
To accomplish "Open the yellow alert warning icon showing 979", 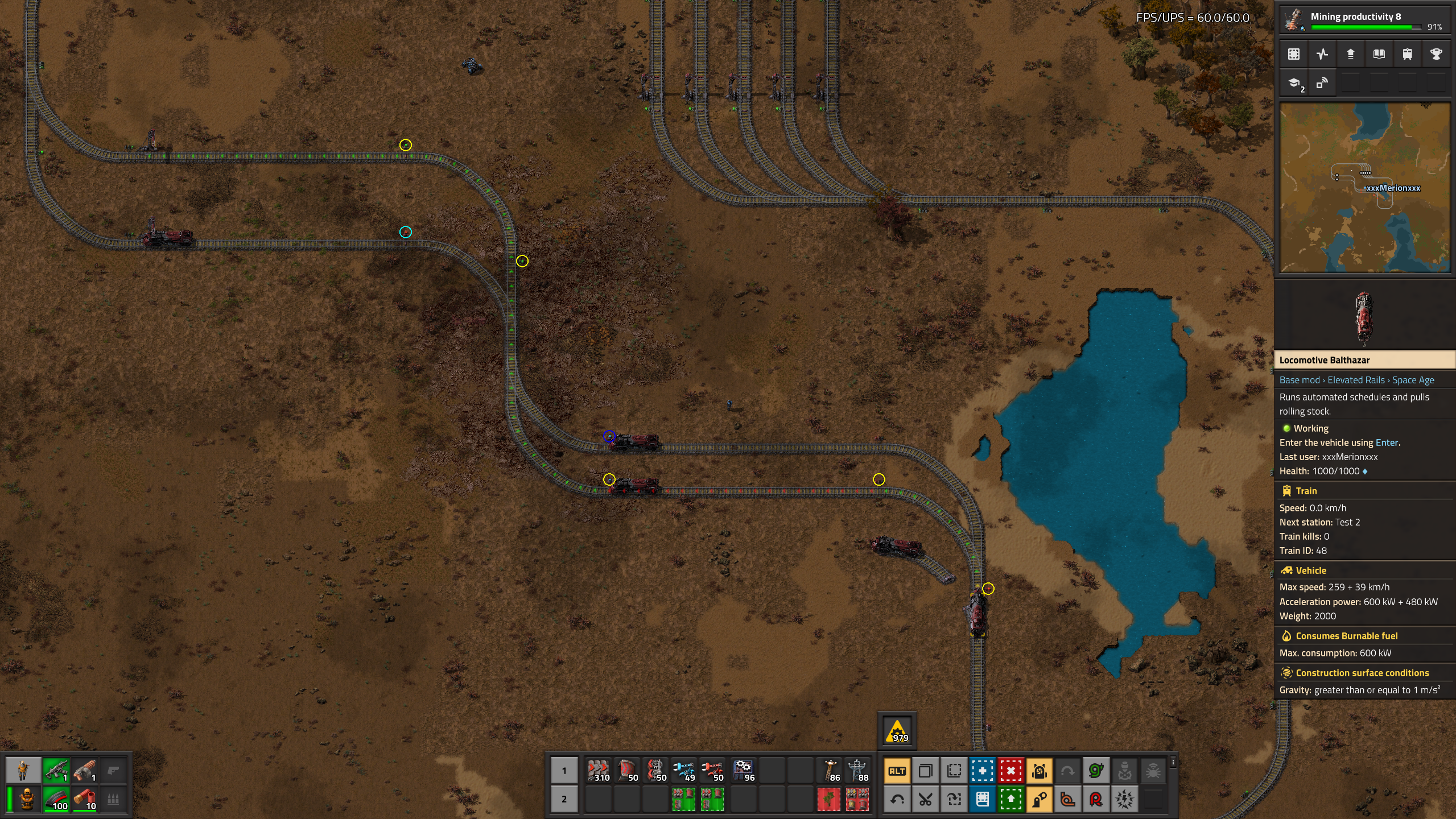I will [x=897, y=731].
